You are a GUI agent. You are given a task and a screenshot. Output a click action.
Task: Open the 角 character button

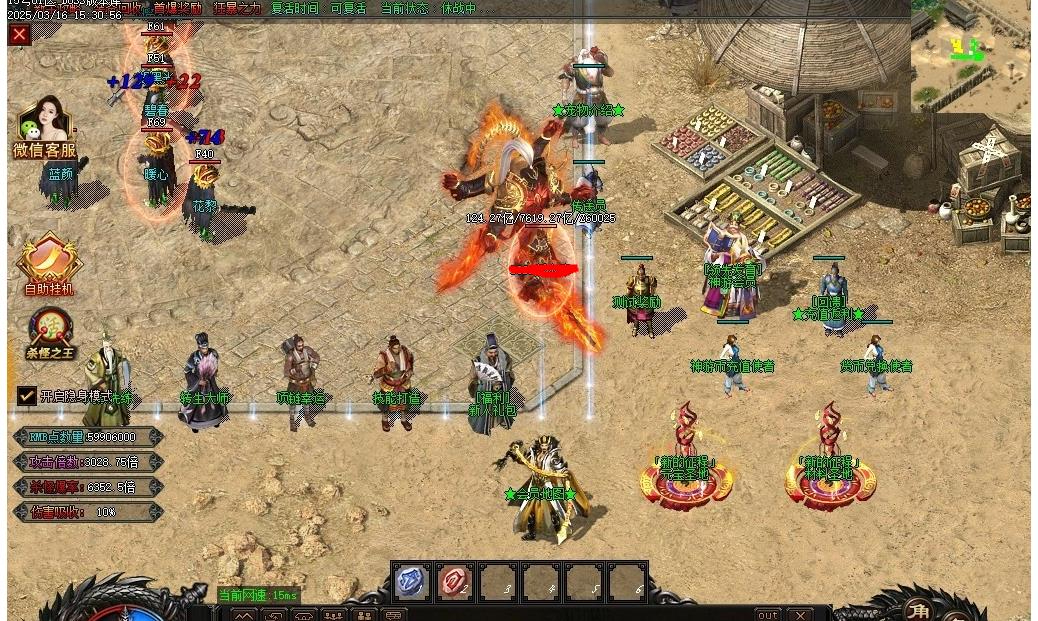tap(917, 609)
